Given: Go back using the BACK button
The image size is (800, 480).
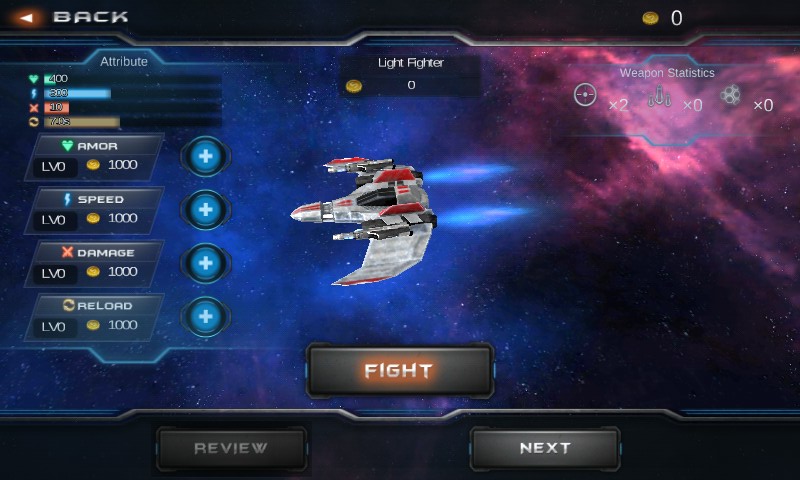Looking at the screenshot, I should (75, 17).
